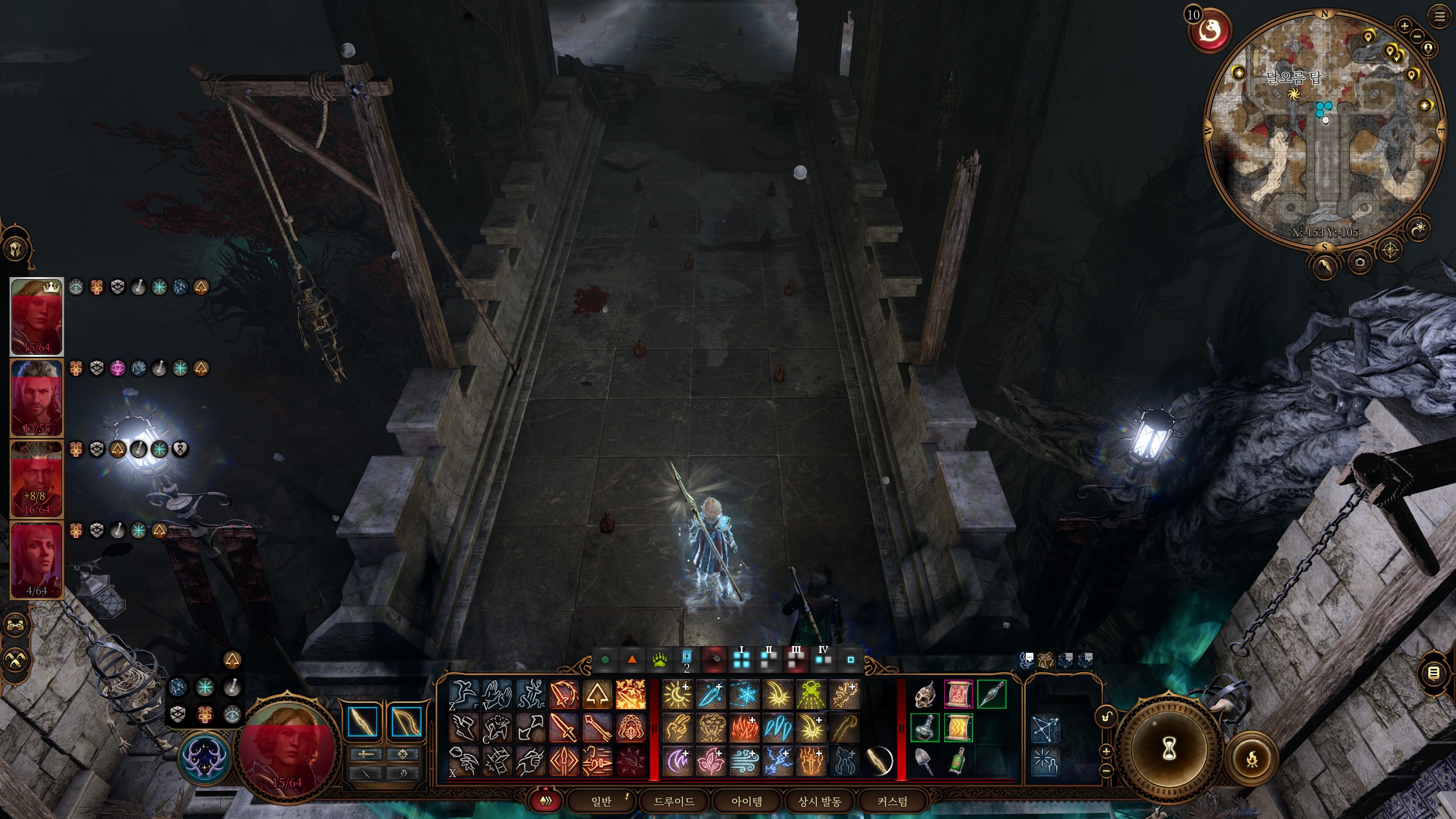This screenshot has width=1456, height=819.
Task: Zoom in the minimap with plus button
Action: pos(1404,26)
